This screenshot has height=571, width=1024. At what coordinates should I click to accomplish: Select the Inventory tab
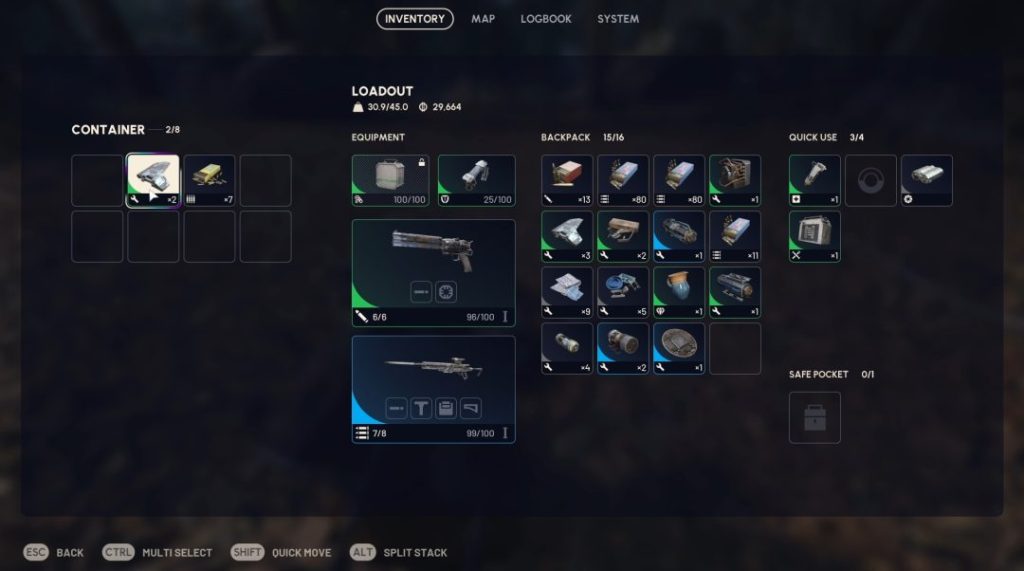tap(414, 19)
